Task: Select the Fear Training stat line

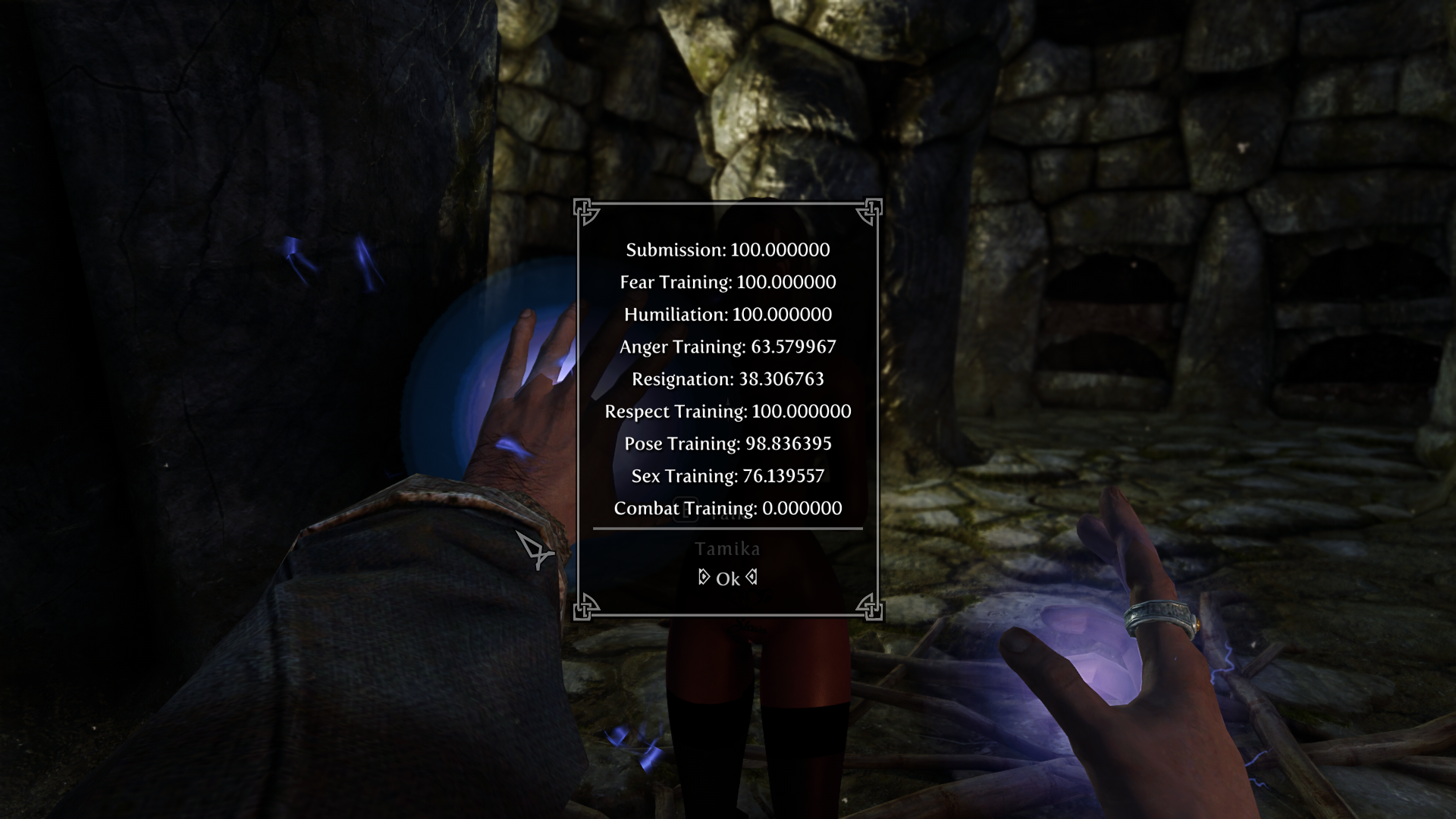Action: 729,282
